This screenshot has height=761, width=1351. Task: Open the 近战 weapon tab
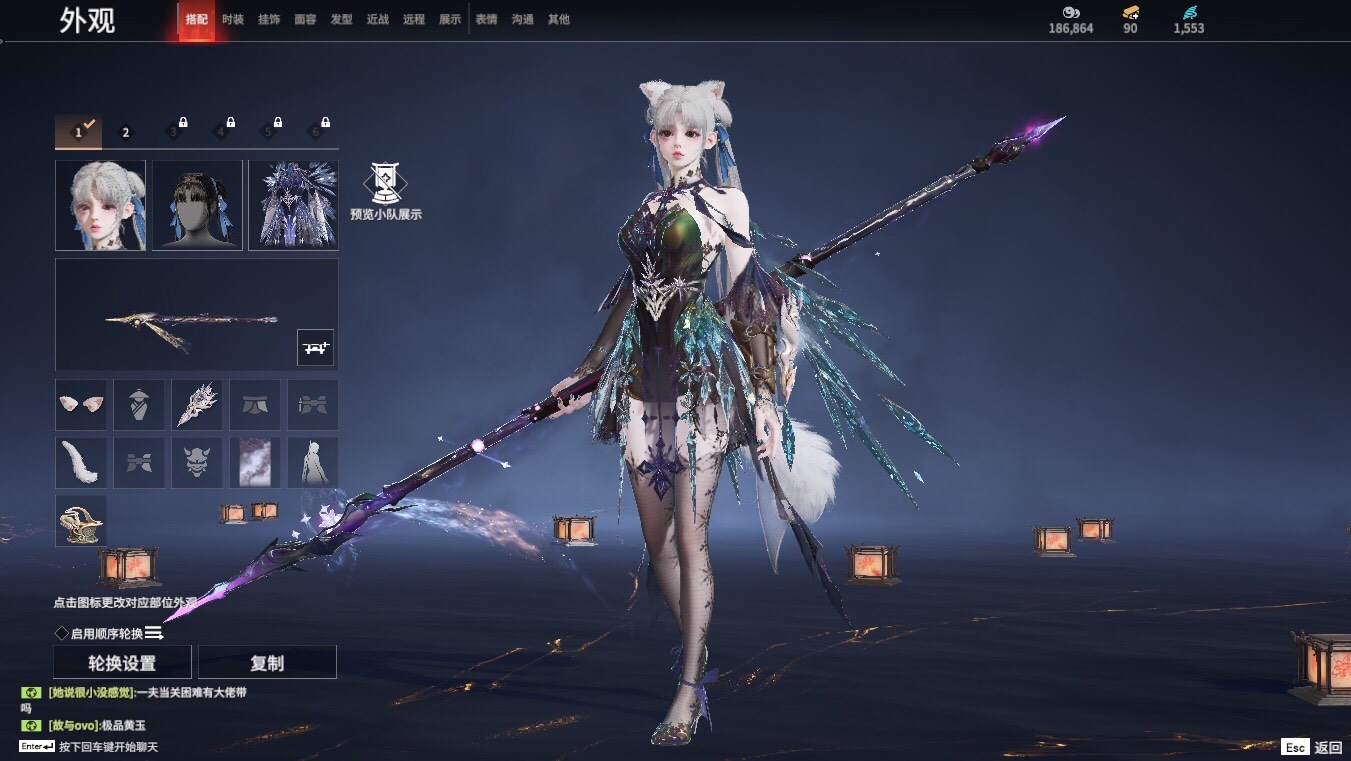pyautogui.click(x=377, y=19)
